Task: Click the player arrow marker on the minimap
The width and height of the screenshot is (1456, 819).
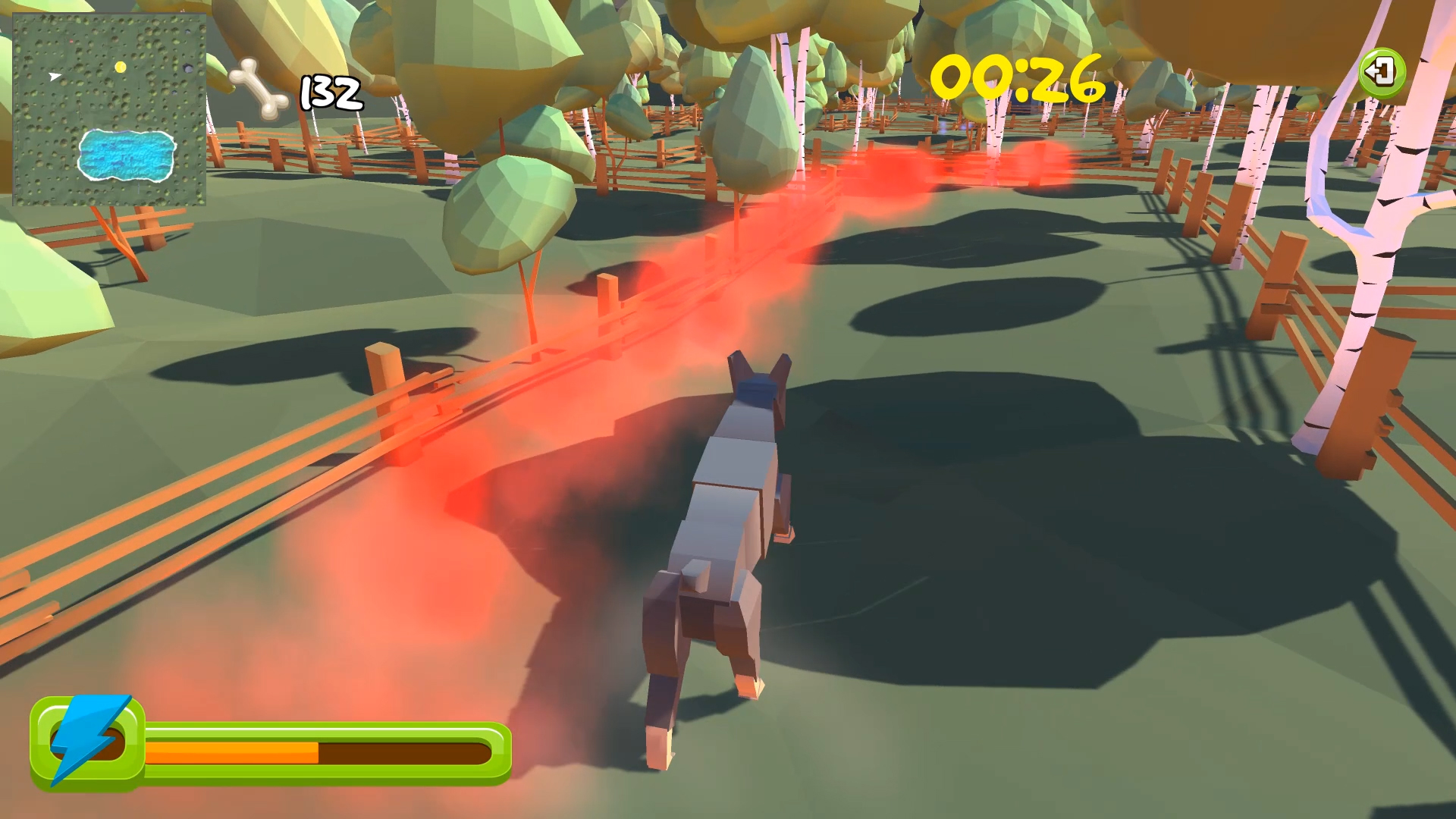Action: (53, 76)
